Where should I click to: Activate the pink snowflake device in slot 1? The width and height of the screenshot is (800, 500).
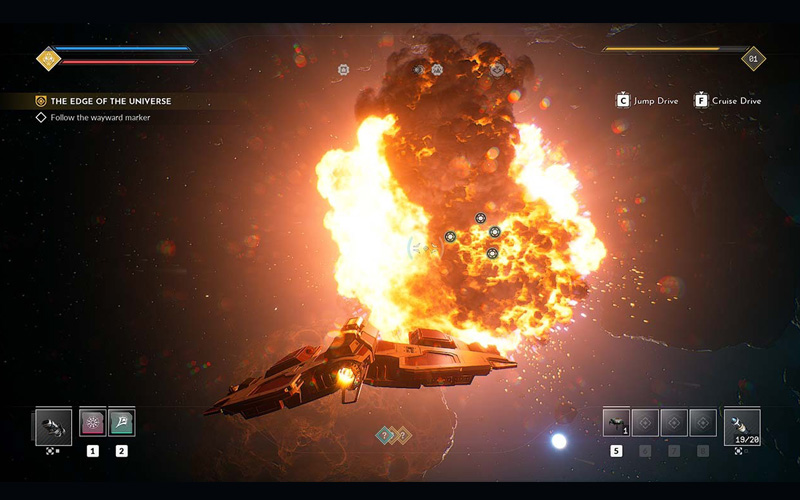93,423
